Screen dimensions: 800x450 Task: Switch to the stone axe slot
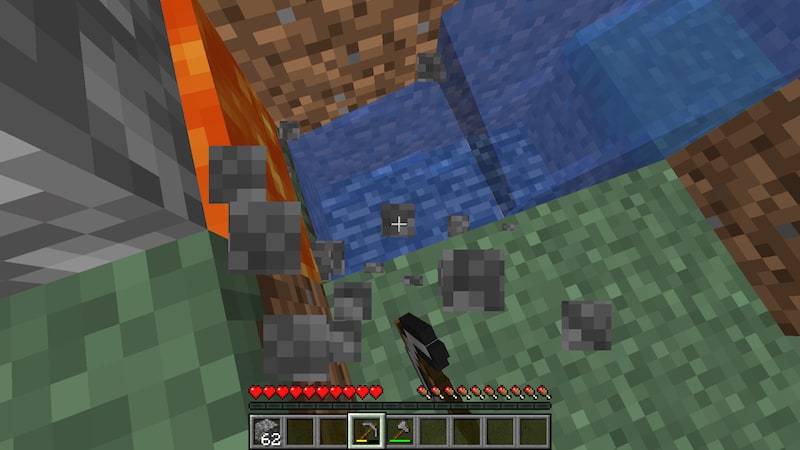399,432
